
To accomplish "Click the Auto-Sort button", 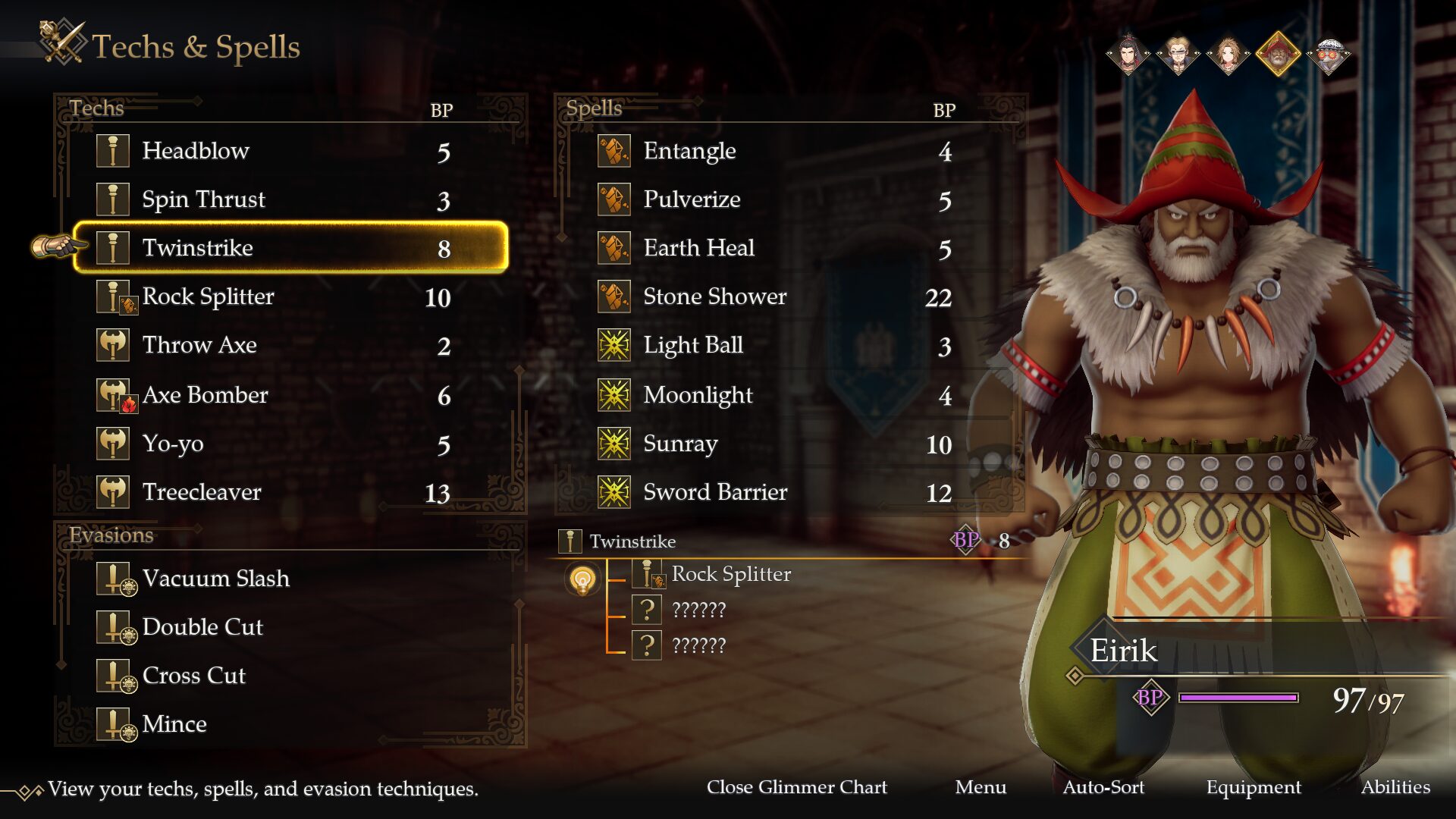I will pos(1103,787).
